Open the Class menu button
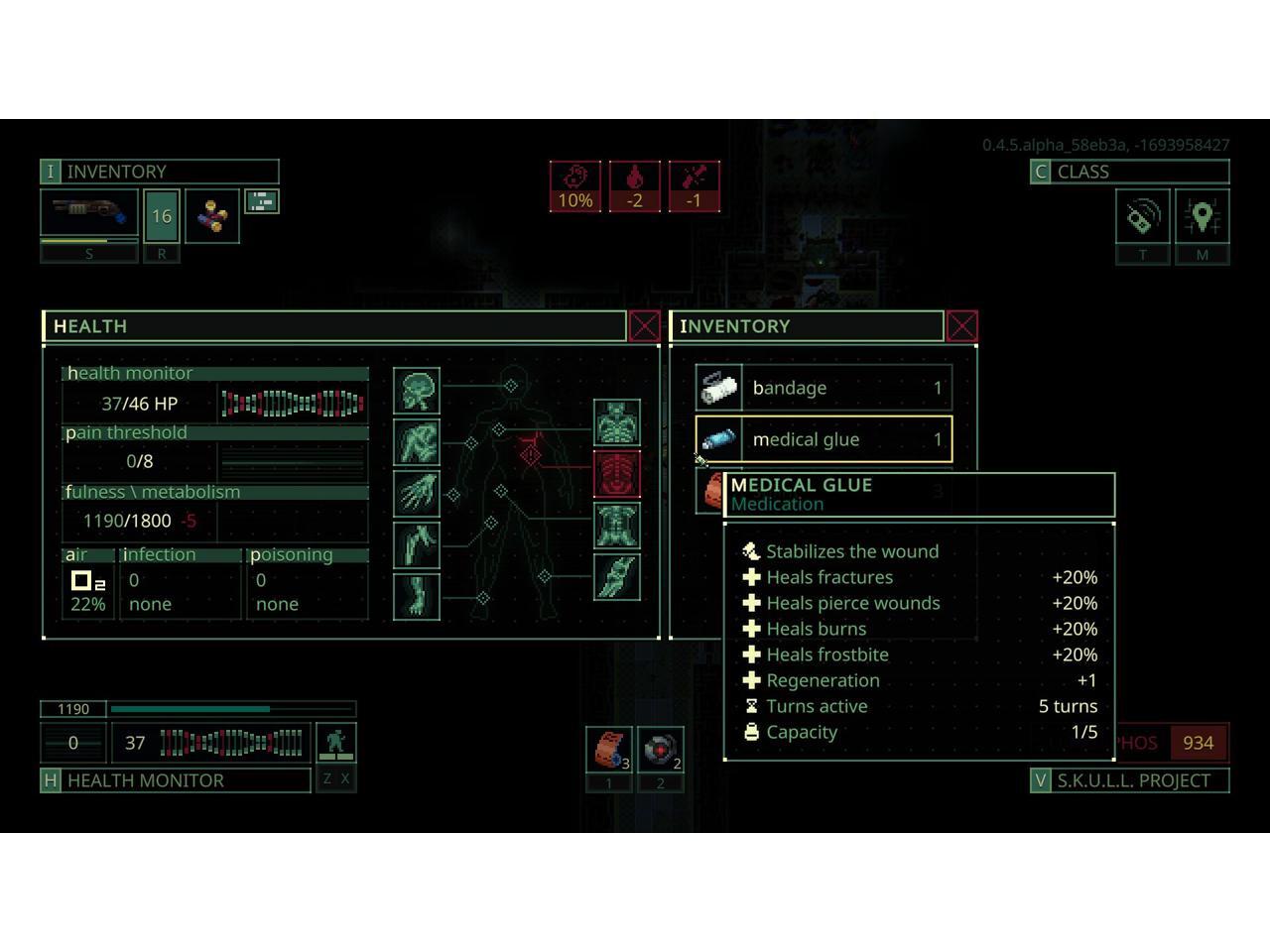1270x952 pixels. 1129,172
